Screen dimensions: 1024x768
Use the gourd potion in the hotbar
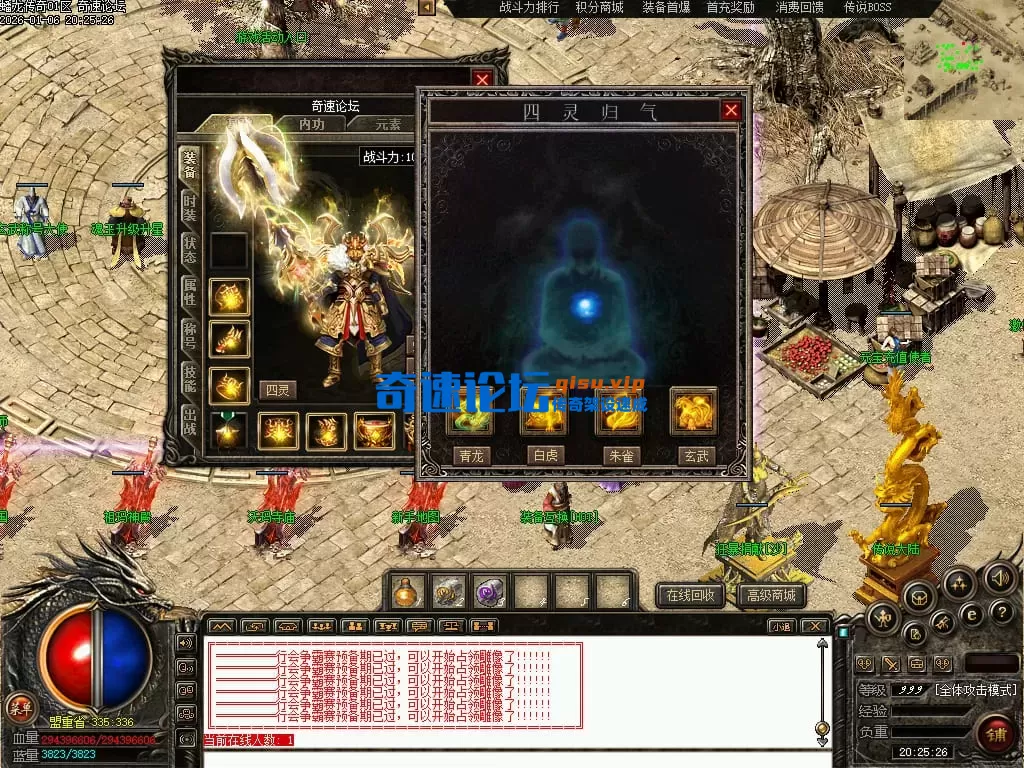coord(405,592)
